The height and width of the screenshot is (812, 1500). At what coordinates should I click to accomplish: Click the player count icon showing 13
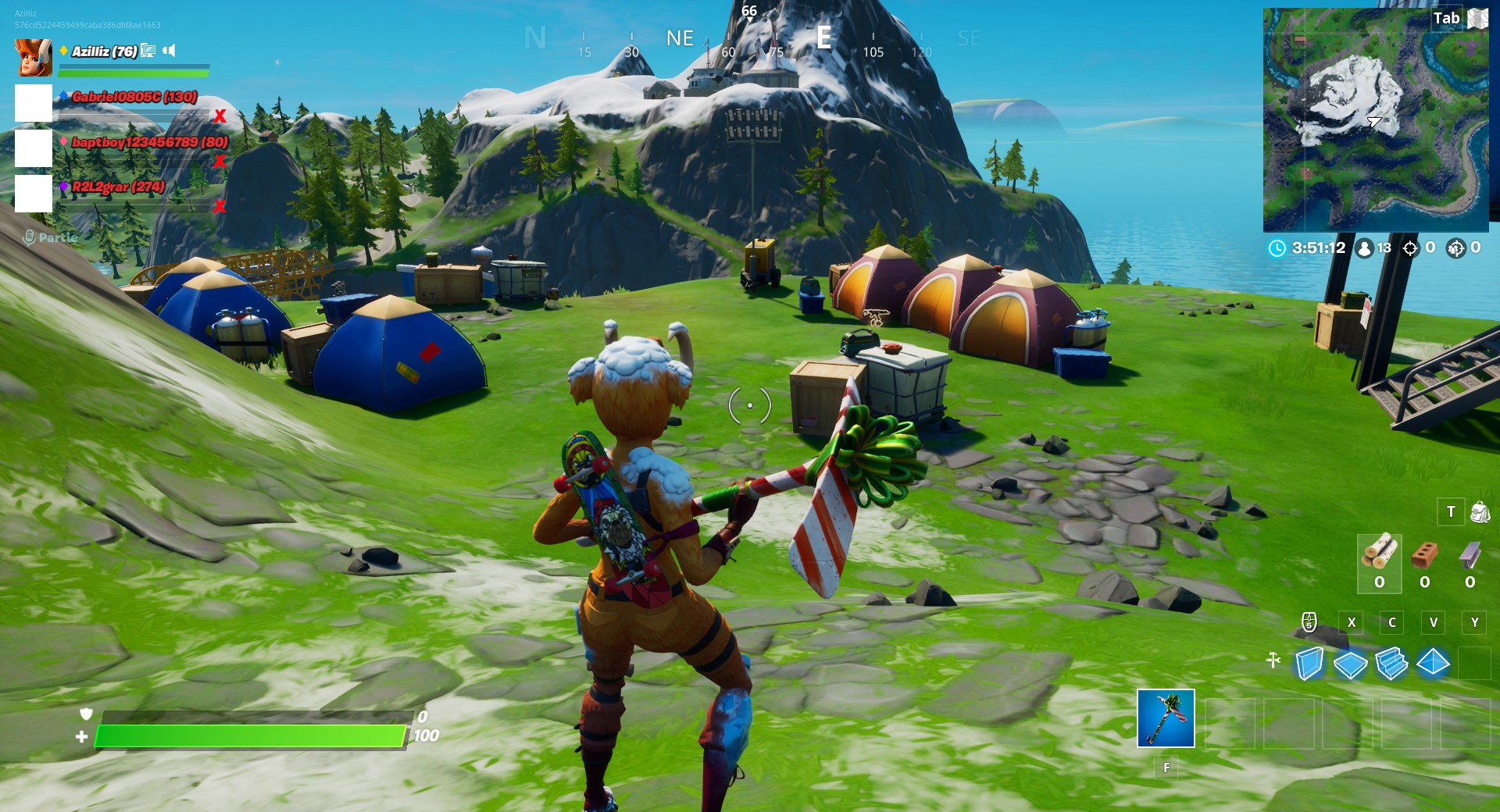pyautogui.click(x=1363, y=248)
